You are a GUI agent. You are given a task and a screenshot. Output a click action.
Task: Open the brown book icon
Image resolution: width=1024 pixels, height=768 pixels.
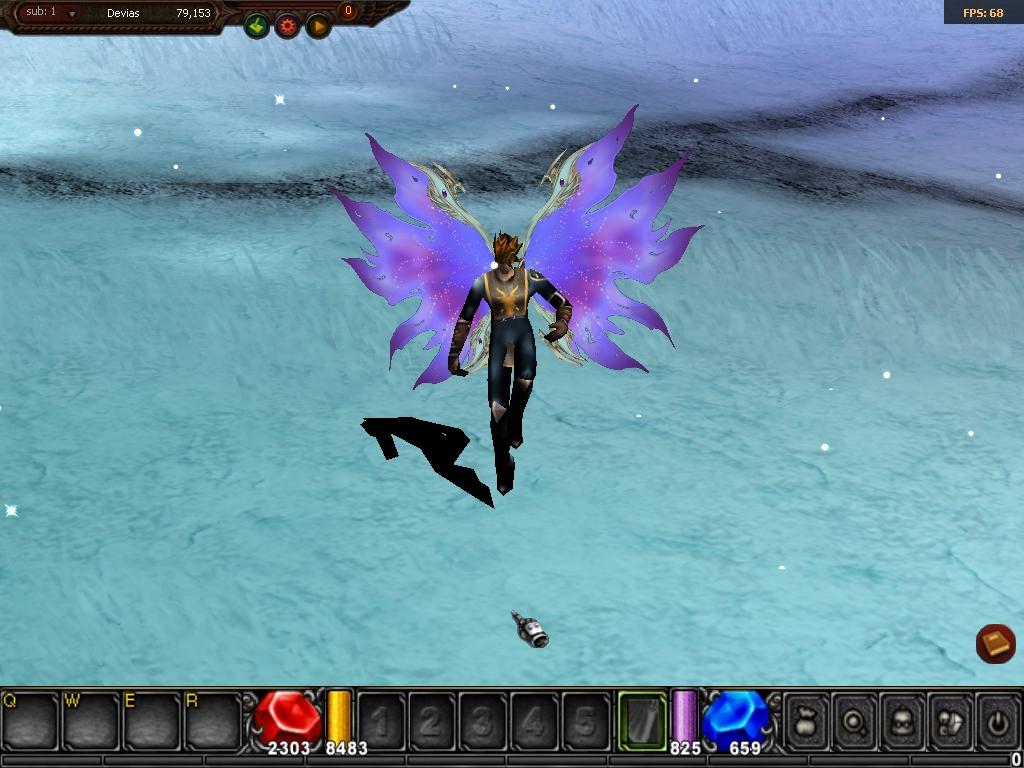pos(995,643)
